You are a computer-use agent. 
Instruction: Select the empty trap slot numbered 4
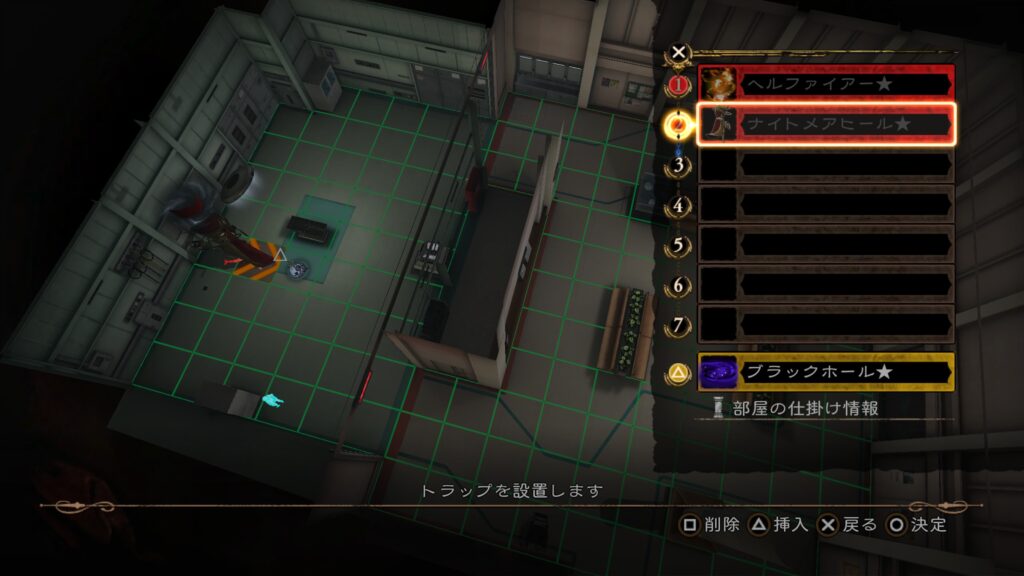point(825,204)
